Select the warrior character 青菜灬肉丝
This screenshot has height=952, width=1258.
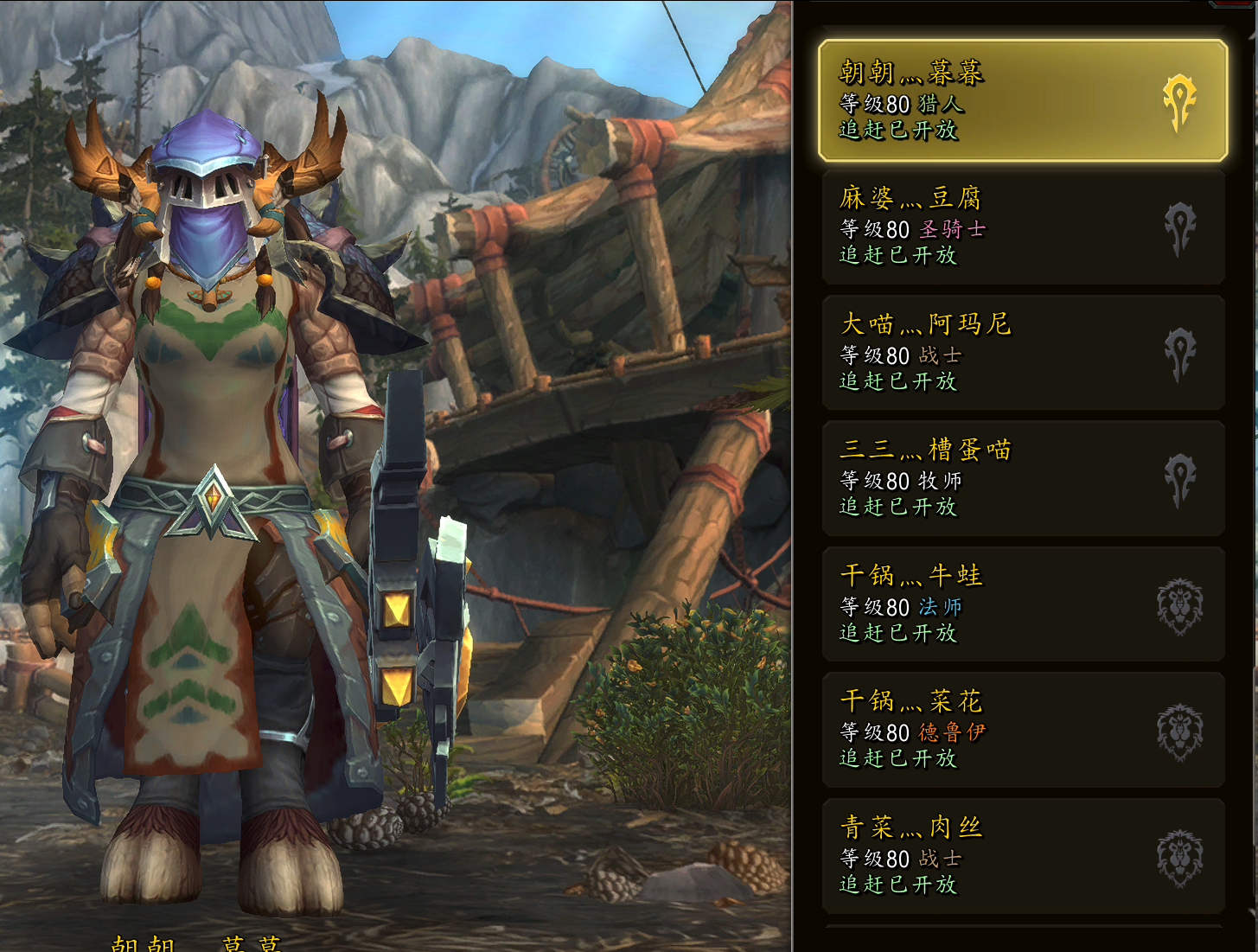(1022, 856)
